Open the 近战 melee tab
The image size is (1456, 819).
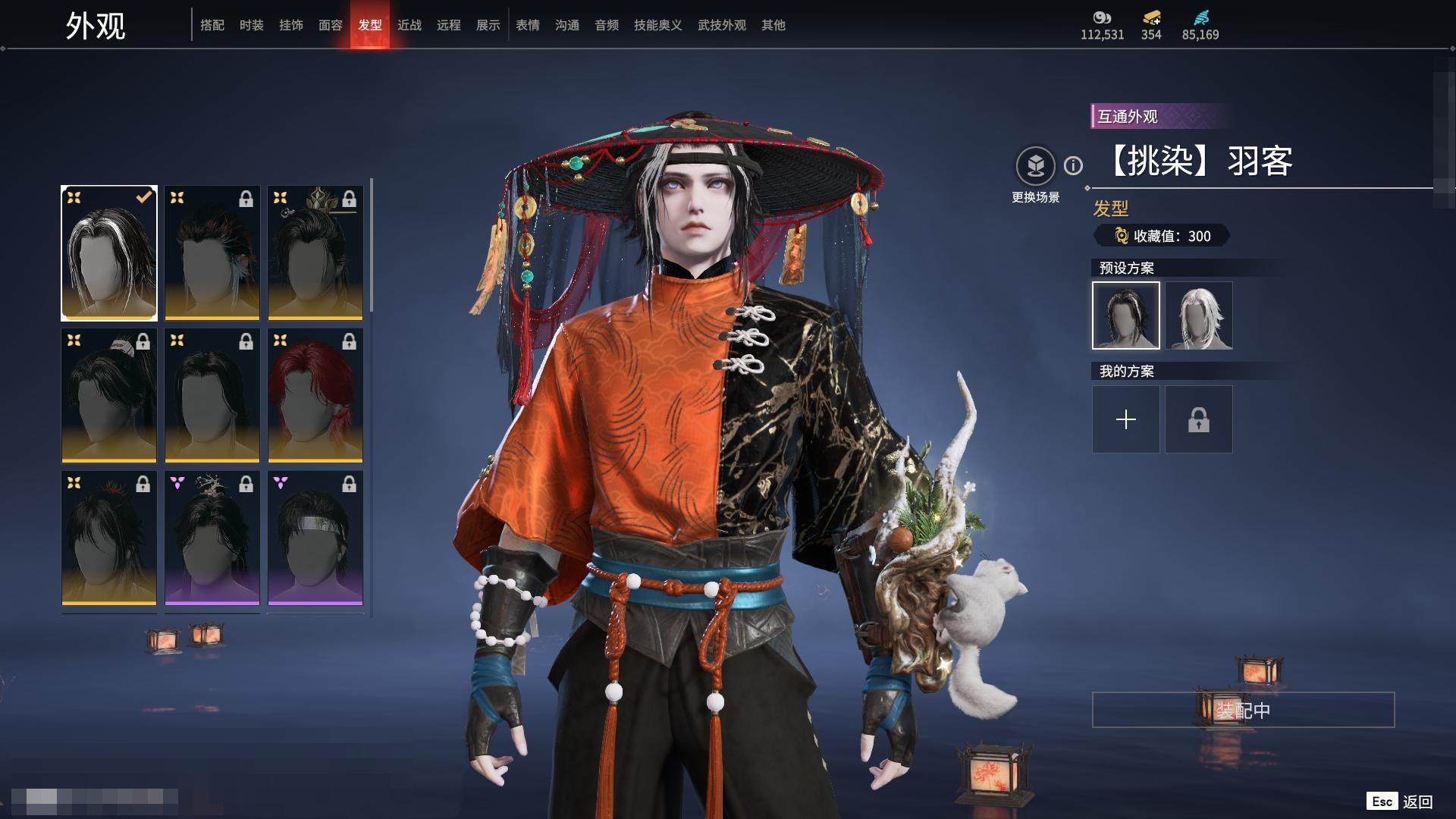click(x=409, y=25)
